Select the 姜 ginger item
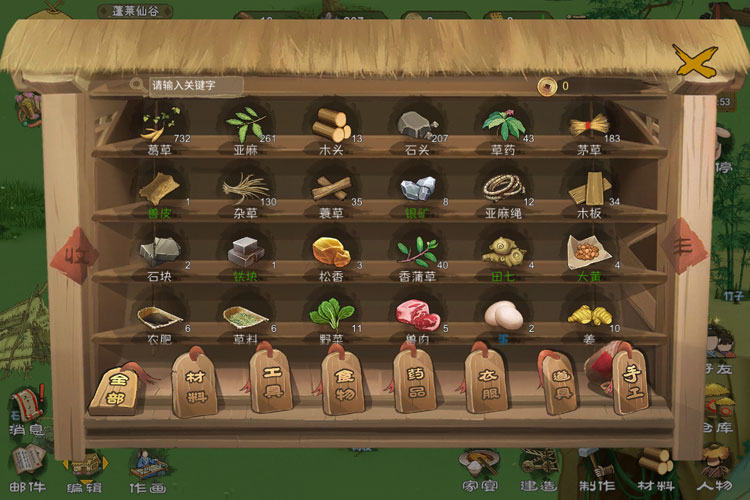Viewport: 750px width, 500px height. point(587,316)
